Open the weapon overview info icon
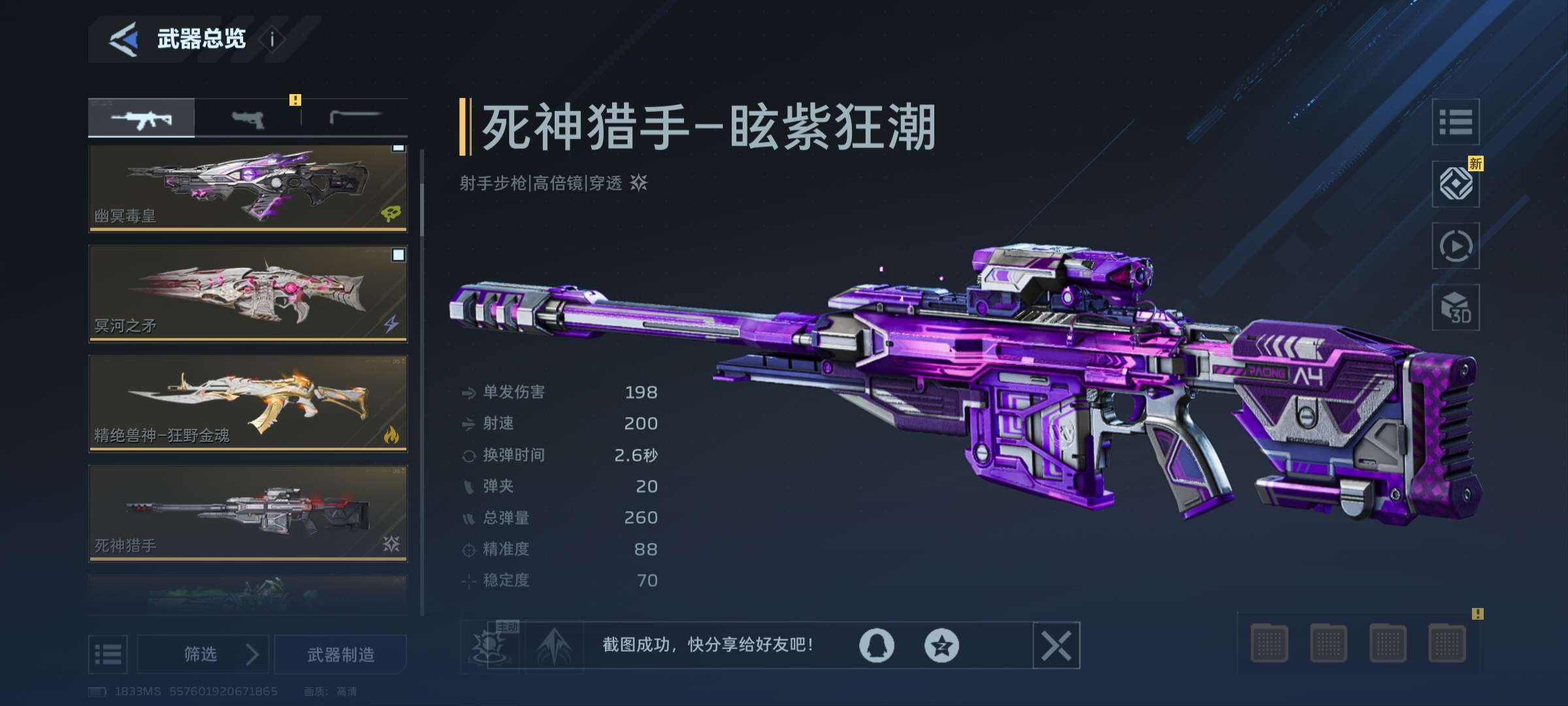 (272, 40)
